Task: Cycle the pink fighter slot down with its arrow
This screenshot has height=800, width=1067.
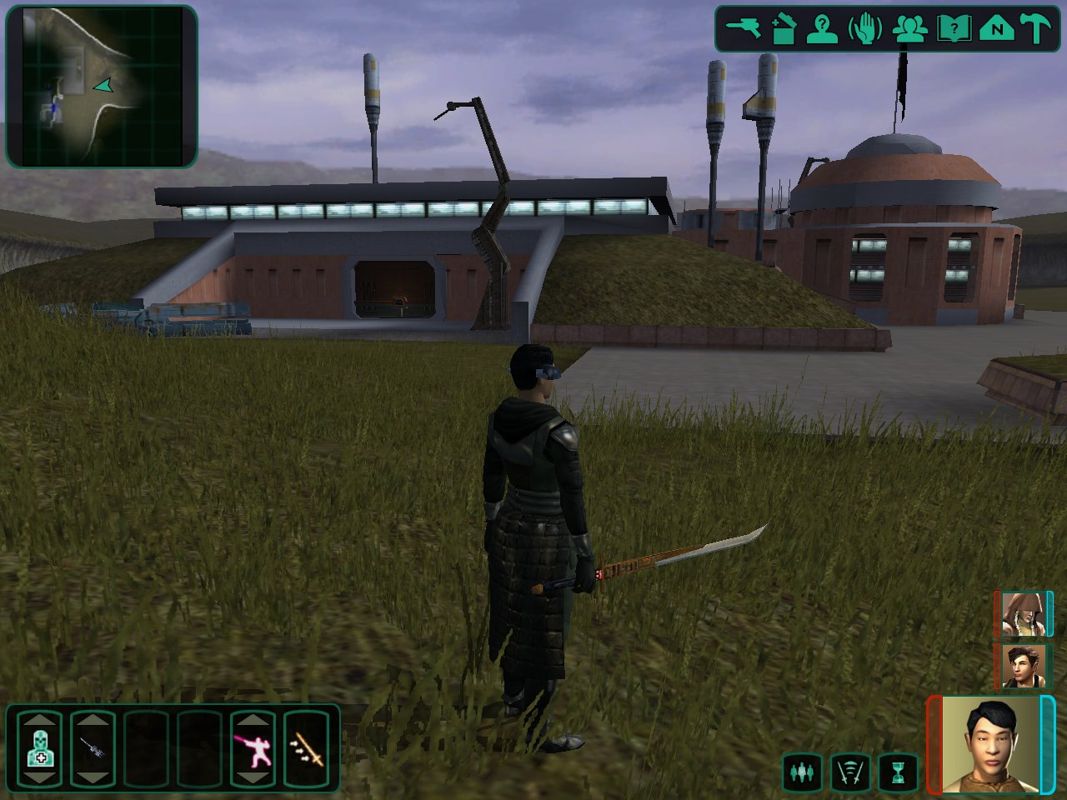Action: [252, 778]
